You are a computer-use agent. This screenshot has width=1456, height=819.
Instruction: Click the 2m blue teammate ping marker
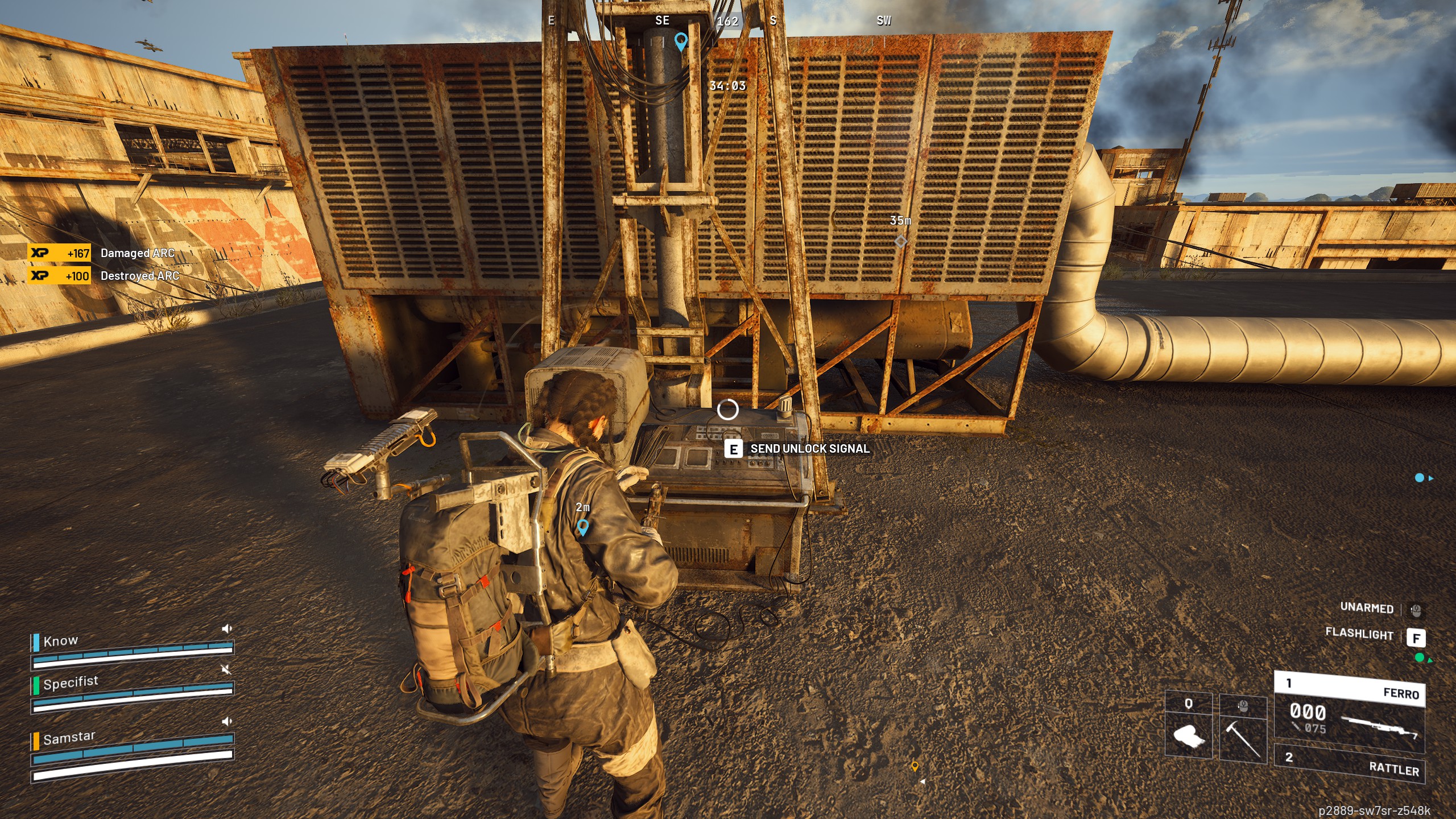click(x=582, y=527)
